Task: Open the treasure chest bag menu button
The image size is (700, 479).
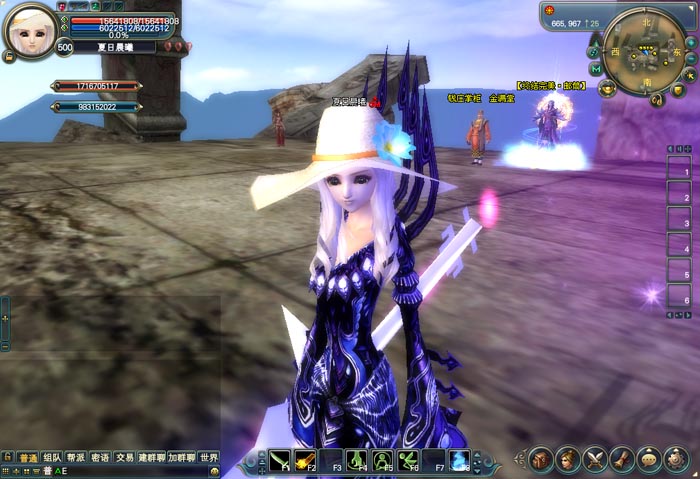Action: 541,459
